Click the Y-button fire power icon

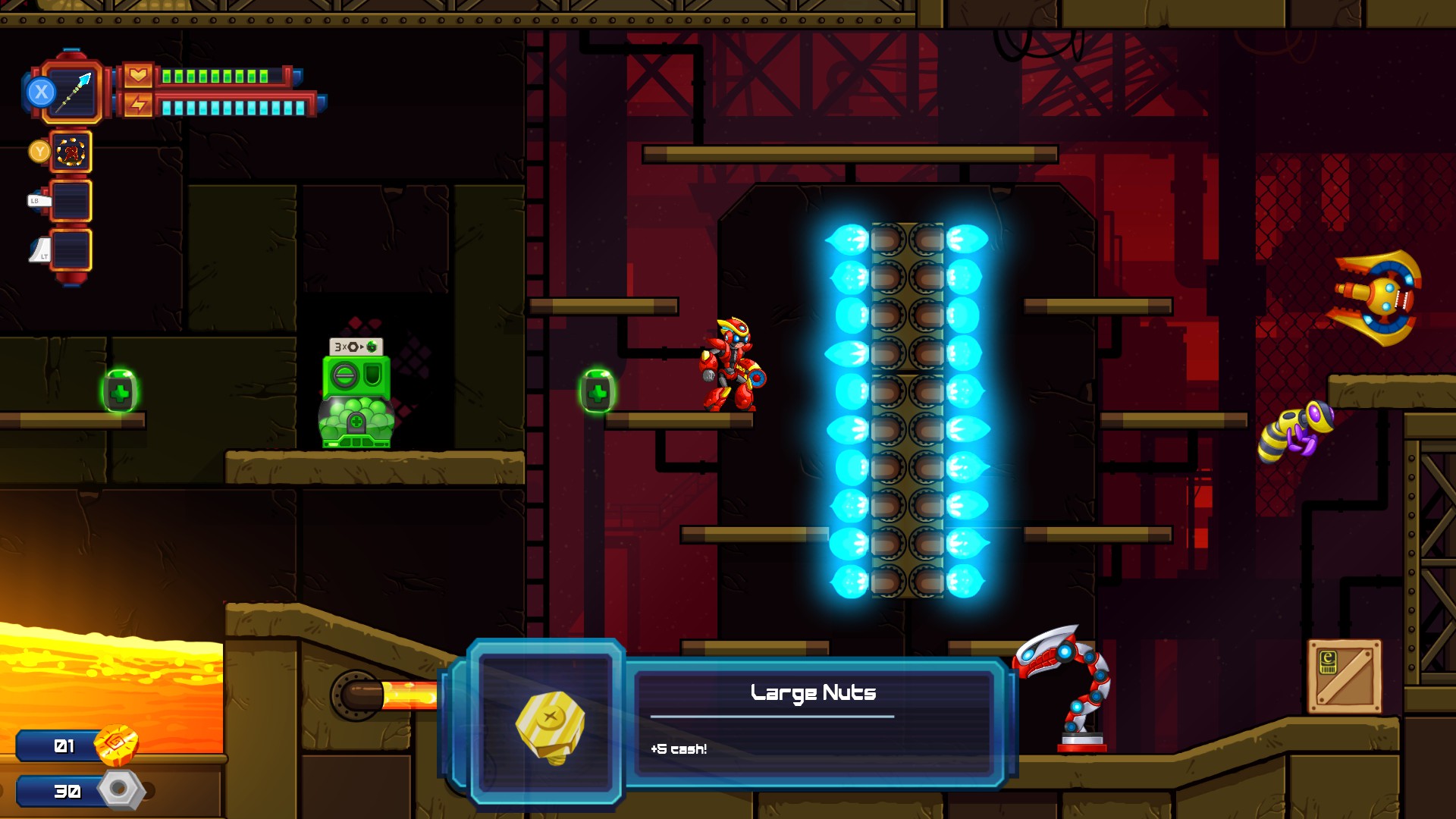(71, 150)
